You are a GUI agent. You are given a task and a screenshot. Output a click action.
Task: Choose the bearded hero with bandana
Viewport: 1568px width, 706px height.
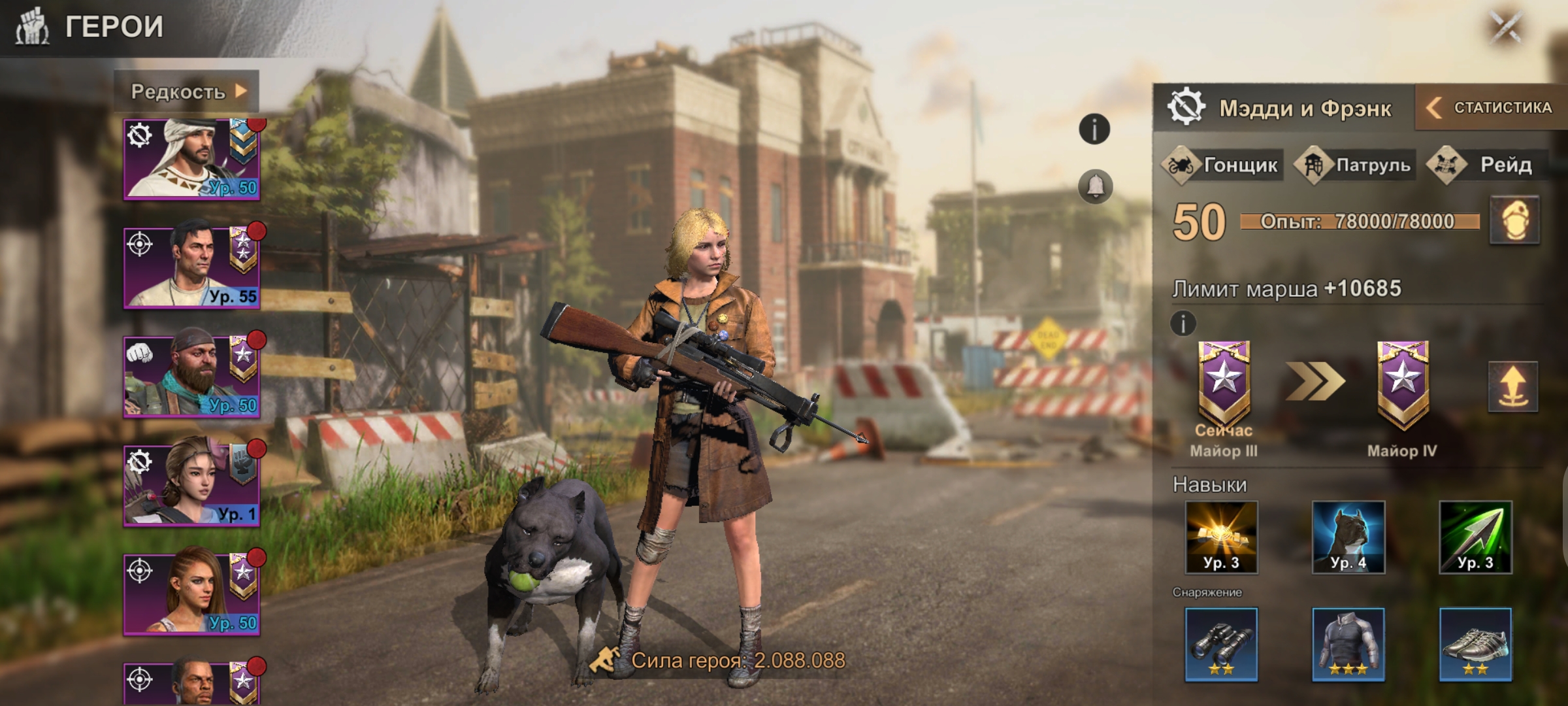point(191,376)
